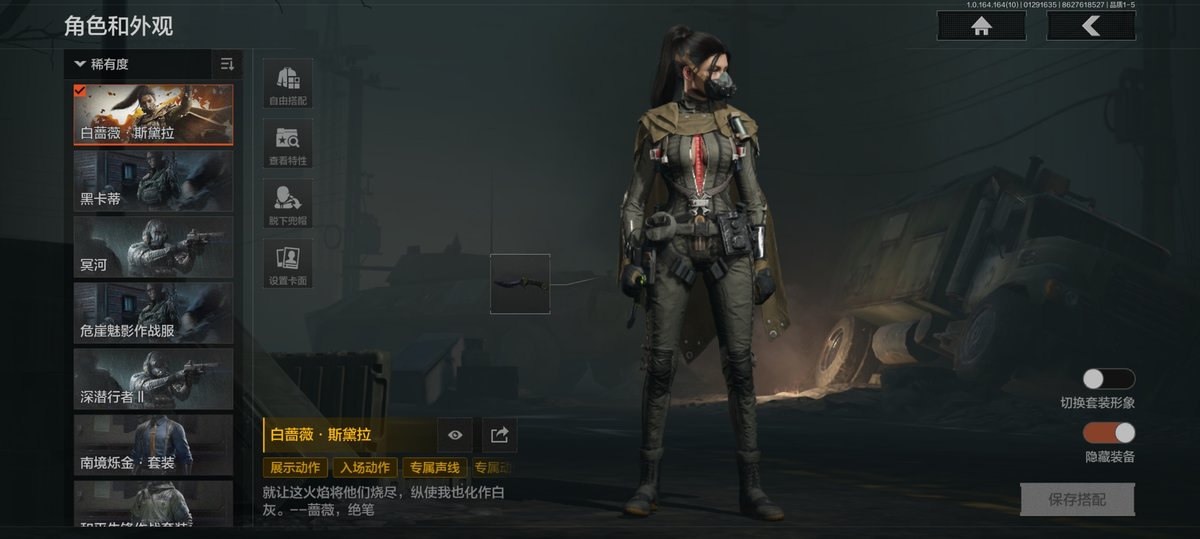Select the 冥河 outfit
This screenshot has height=539, width=1200.
pos(153,246)
